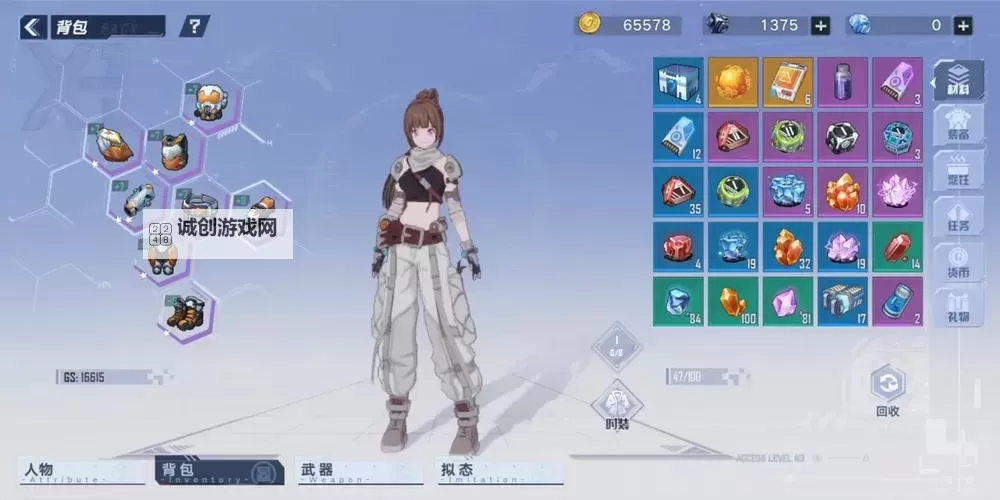This screenshot has height=500, width=1000.
Task: Choose the blue canister with count 2
Action: pos(897,301)
